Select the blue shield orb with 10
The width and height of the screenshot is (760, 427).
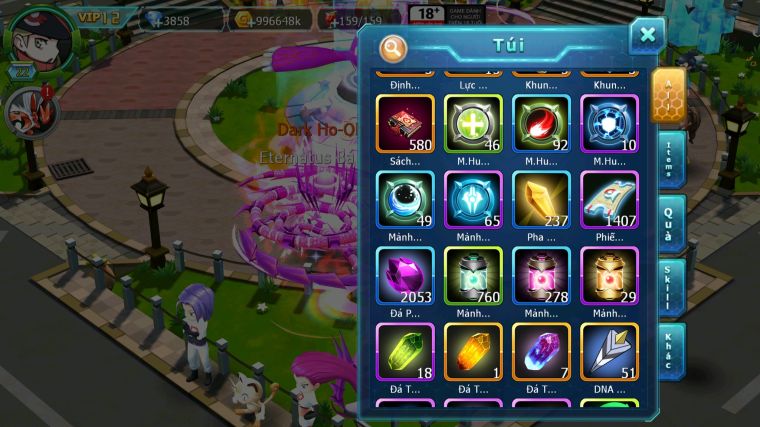click(x=609, y=123)
